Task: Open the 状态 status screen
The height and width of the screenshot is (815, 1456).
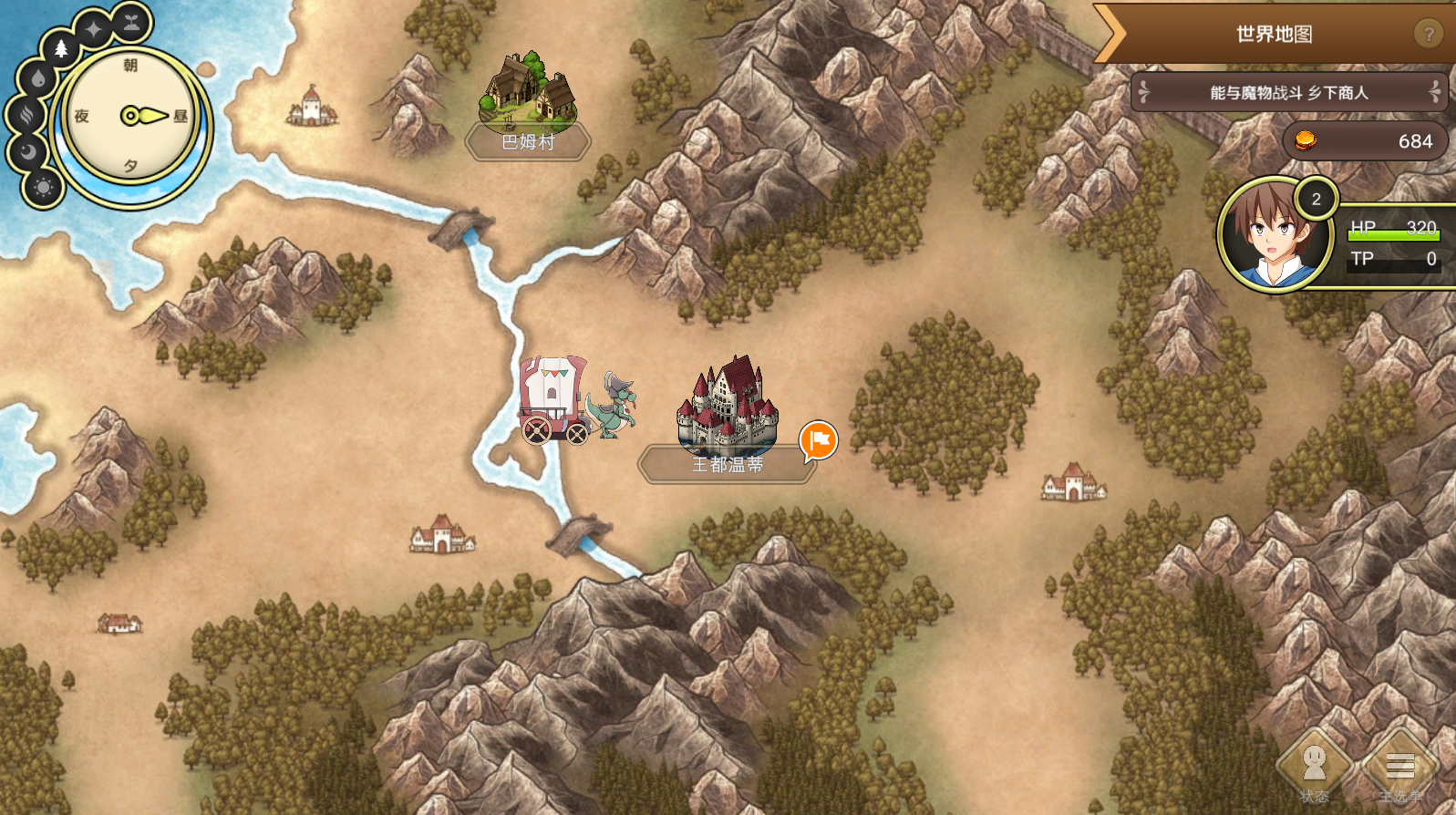Action: click(1314, 766)
